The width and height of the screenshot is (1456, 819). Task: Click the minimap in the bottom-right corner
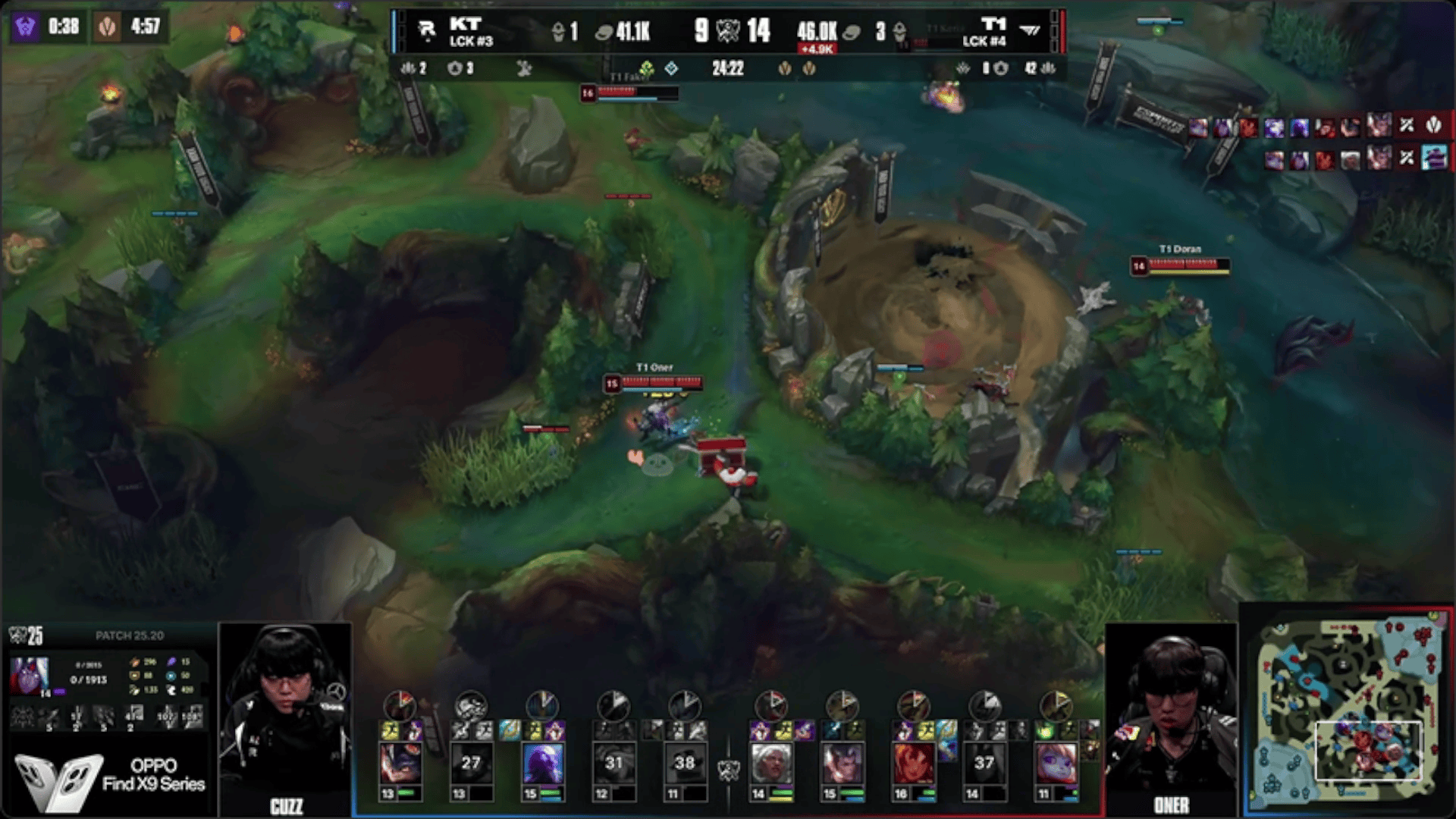point(1347,713)
